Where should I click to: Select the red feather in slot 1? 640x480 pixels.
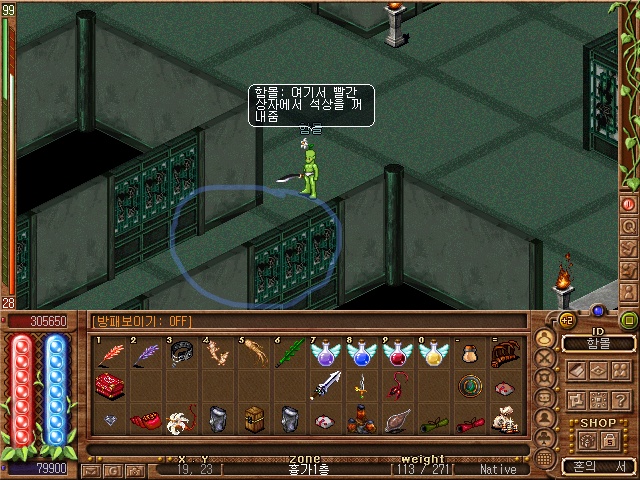click(110, 353)
